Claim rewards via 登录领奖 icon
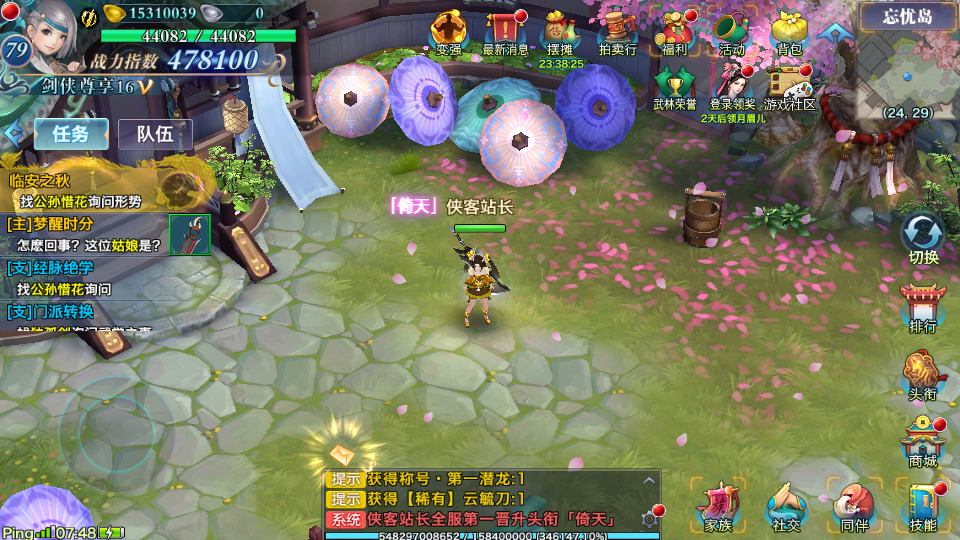The image size is (960, 540). pyautogui.click(x=733, y=86)
